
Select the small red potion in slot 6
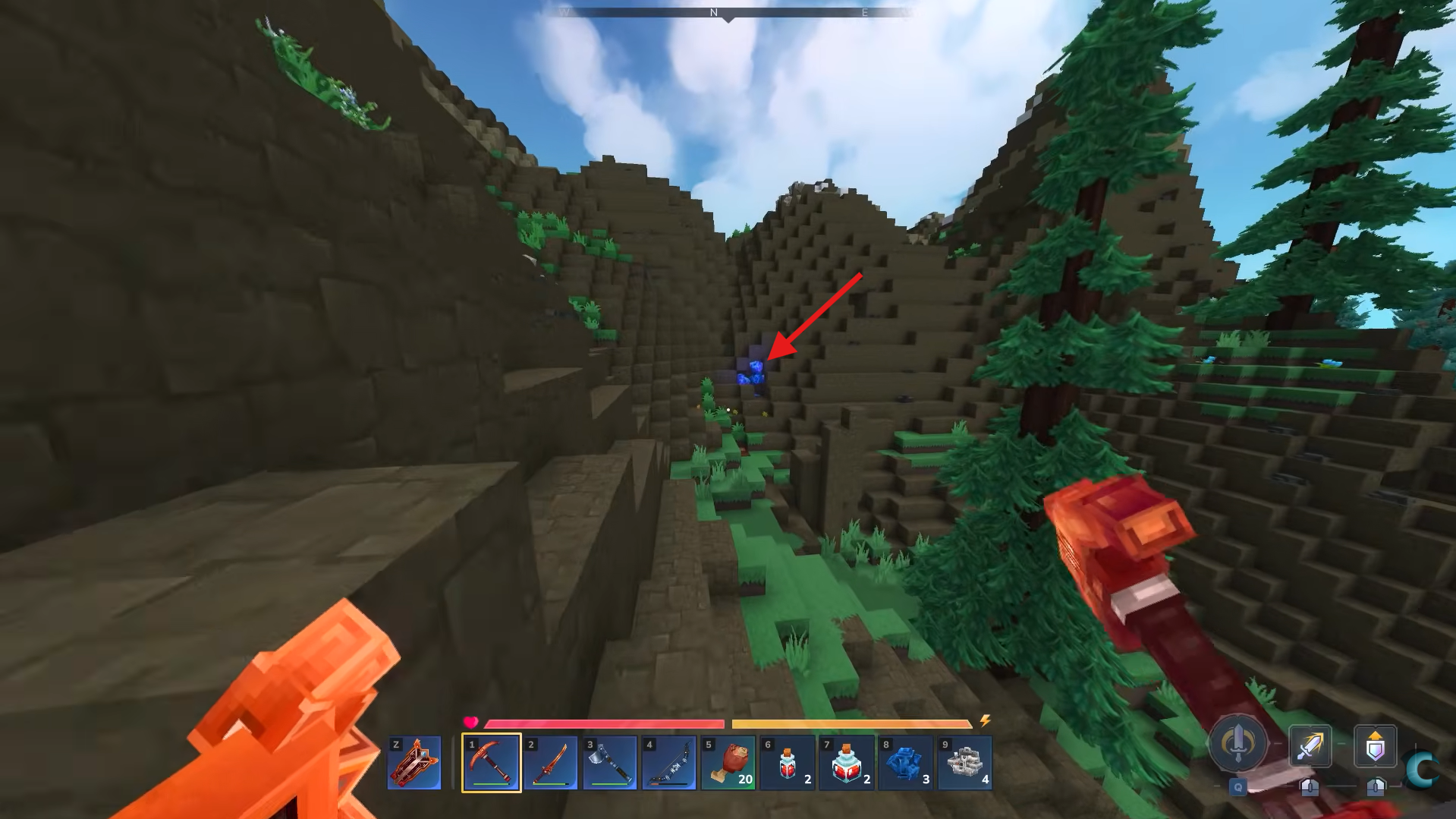click(x=787, y=762)
